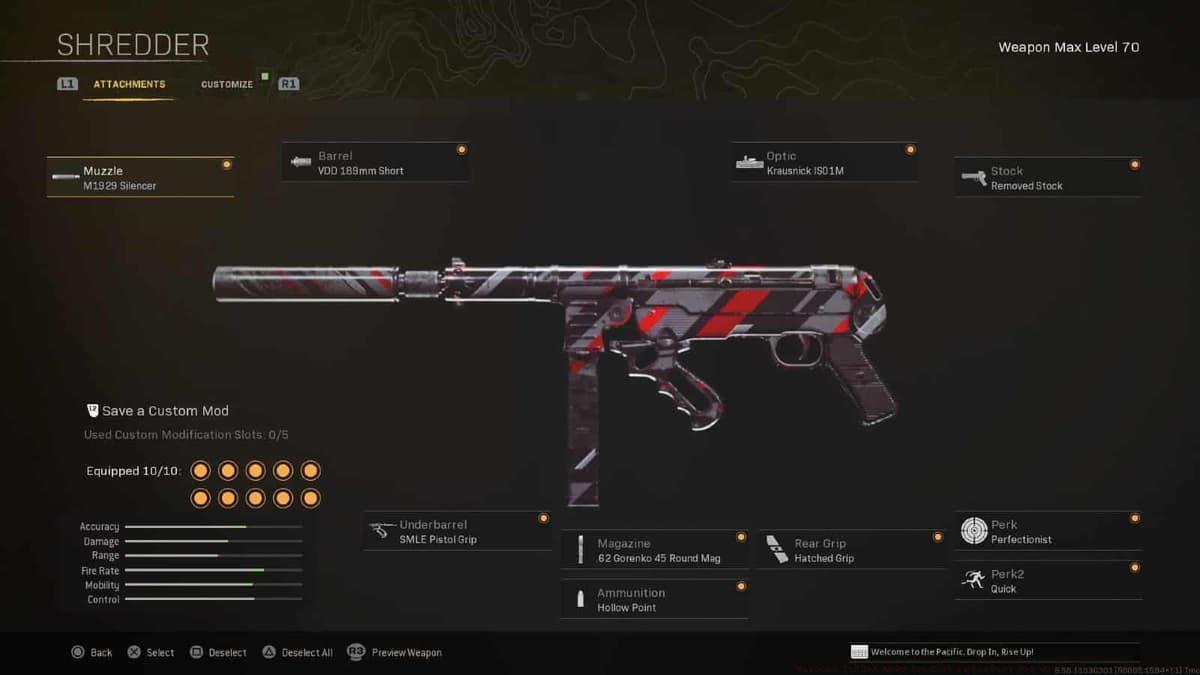Choose the Optic Krausnick IS01M slot
This screenshot has height=675, width=1200.
[x=823, y=163]
